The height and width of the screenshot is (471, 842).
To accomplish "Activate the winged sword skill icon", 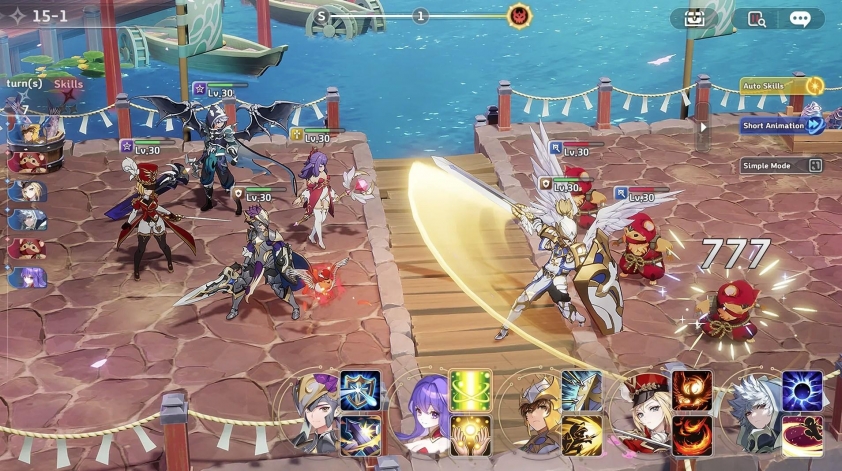I will pyautogui.click(x=581, y=391).
